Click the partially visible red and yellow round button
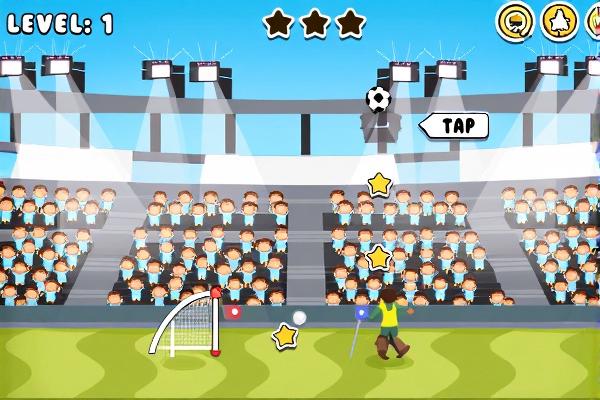Viewport: 600px width, 400px height. pos(593,20)
